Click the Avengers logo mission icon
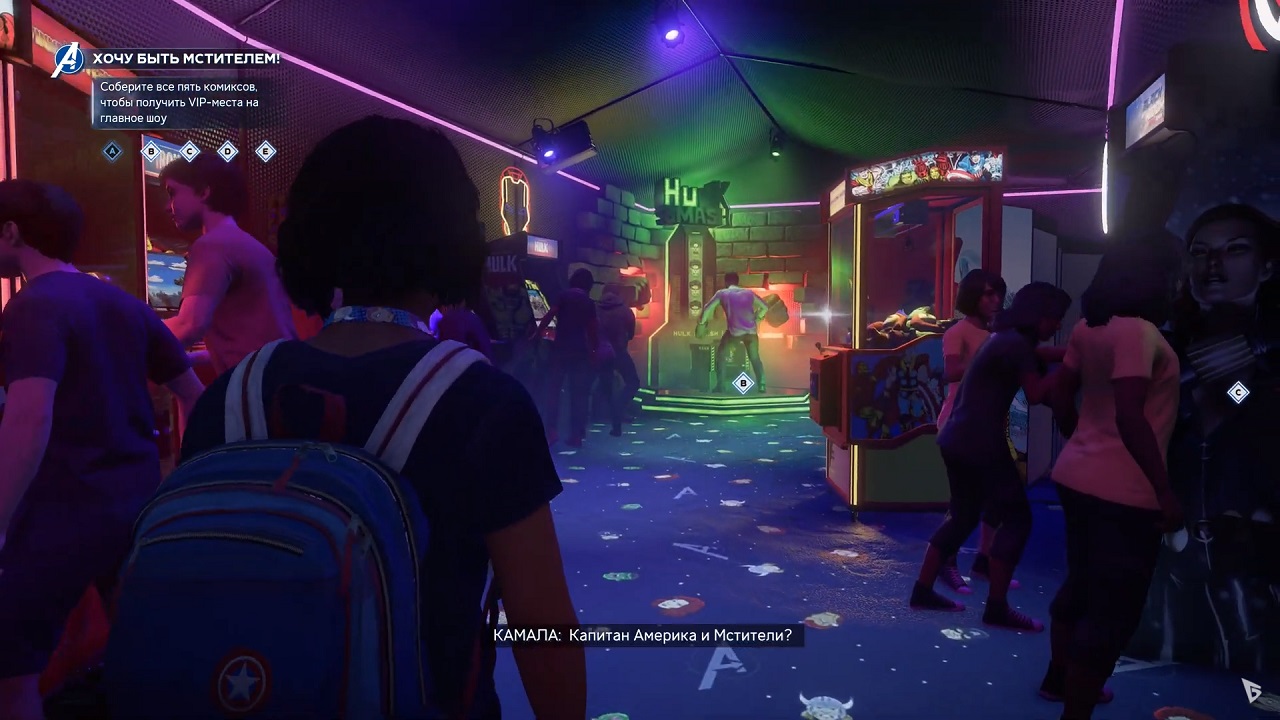Viewport: 1280px width, 720px height. 69,59
